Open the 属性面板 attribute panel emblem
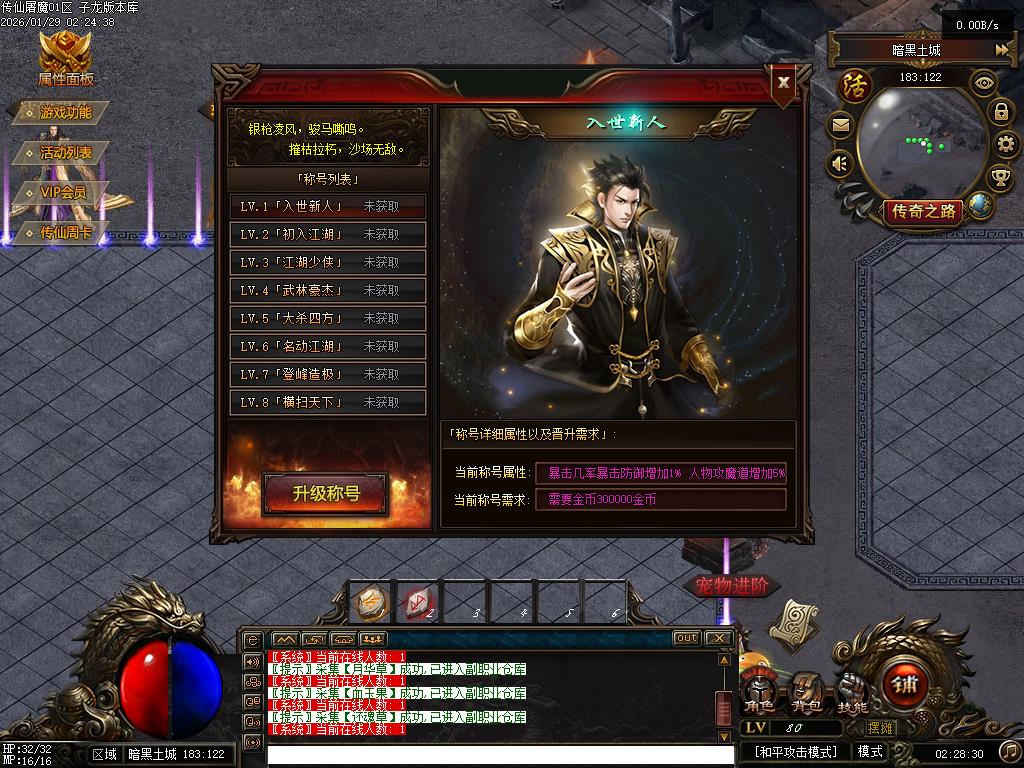 (x=65, y=57)
